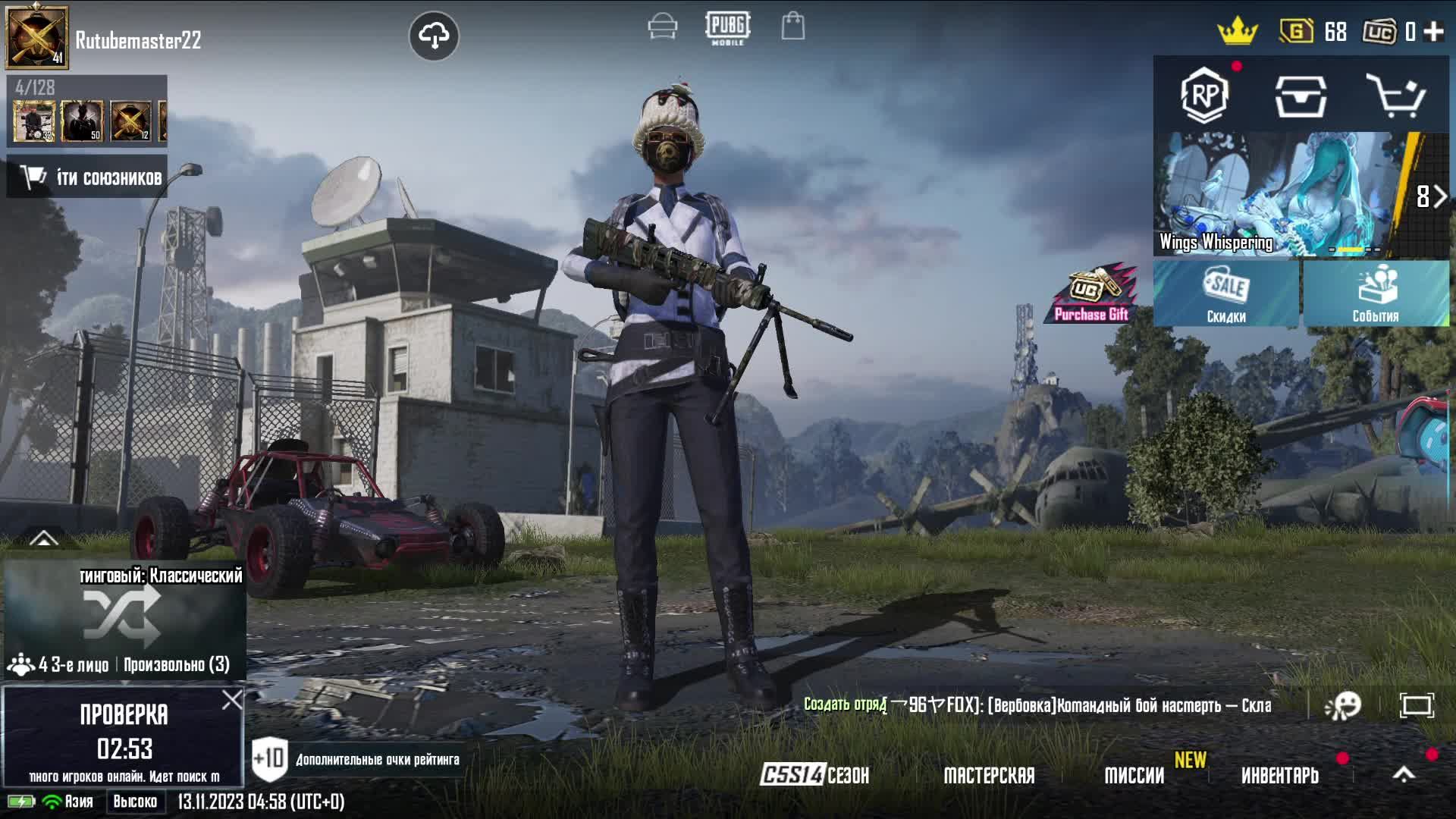The image size is (1456, 819).
Task: Open the Workshop (МАСТЕРСКАЯ) menu
Action: point(989,775)
